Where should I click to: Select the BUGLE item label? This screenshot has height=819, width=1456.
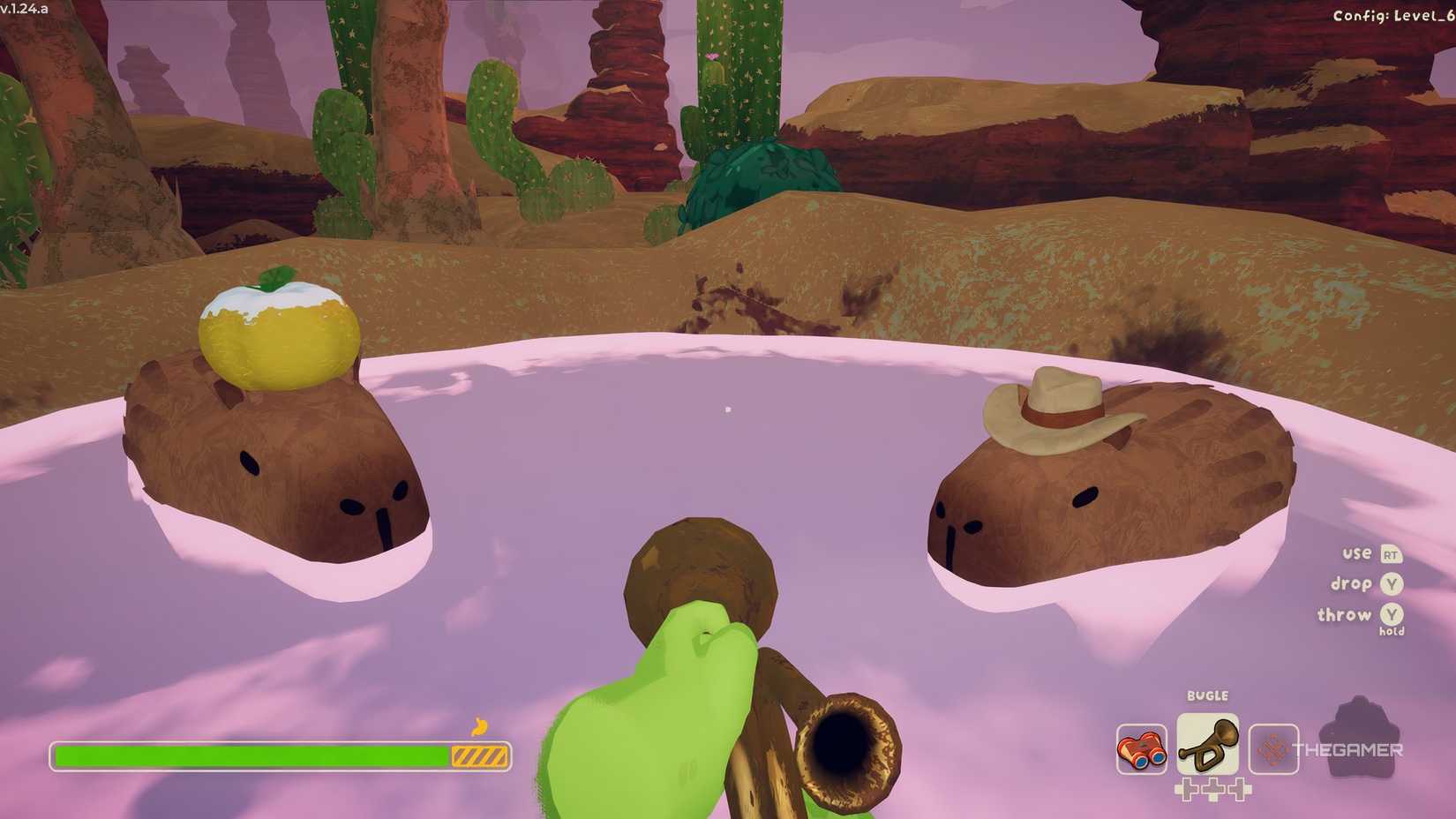[x=1207, y=695]
